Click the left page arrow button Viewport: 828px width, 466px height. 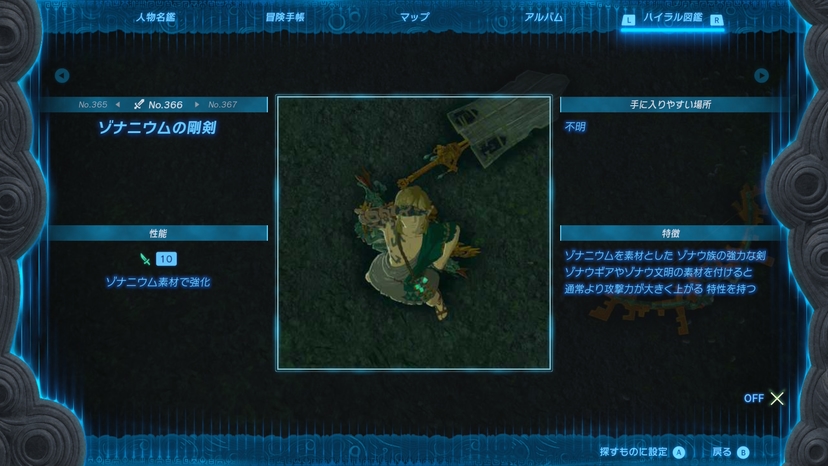62,75
